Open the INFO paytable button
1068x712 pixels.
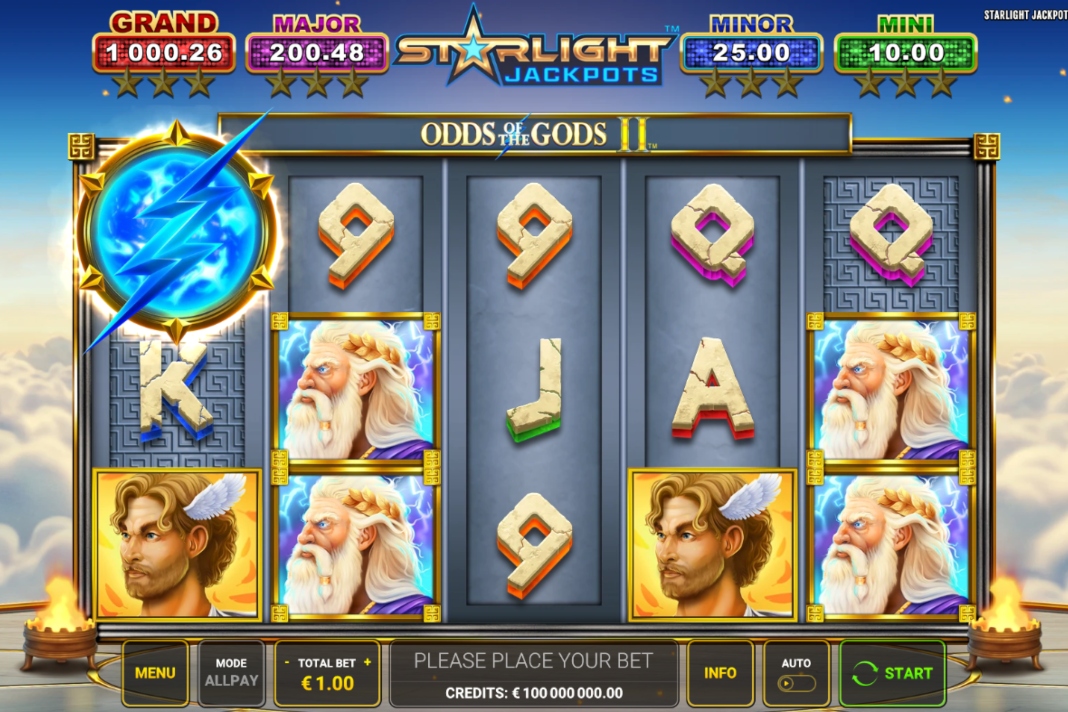tap(720, 673)
